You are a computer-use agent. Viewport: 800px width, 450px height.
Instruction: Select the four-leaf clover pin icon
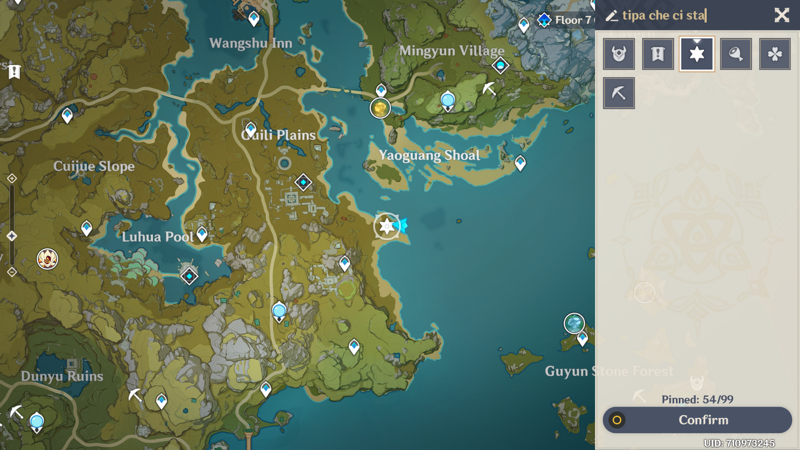click(x=775, y=54)
